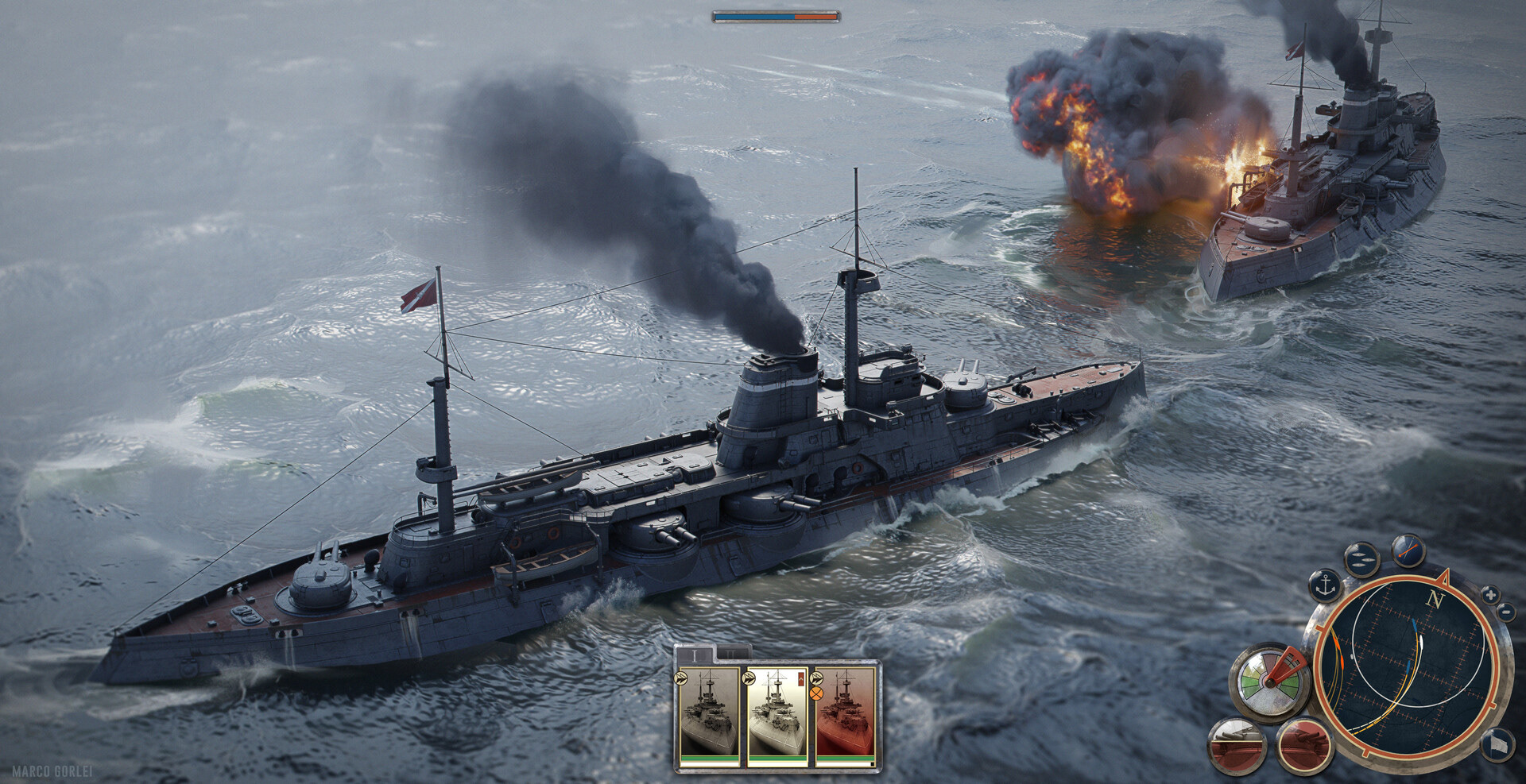Select the half-red gun turret button
The width and height of the screenshot is (1526, 784).
1237,747
